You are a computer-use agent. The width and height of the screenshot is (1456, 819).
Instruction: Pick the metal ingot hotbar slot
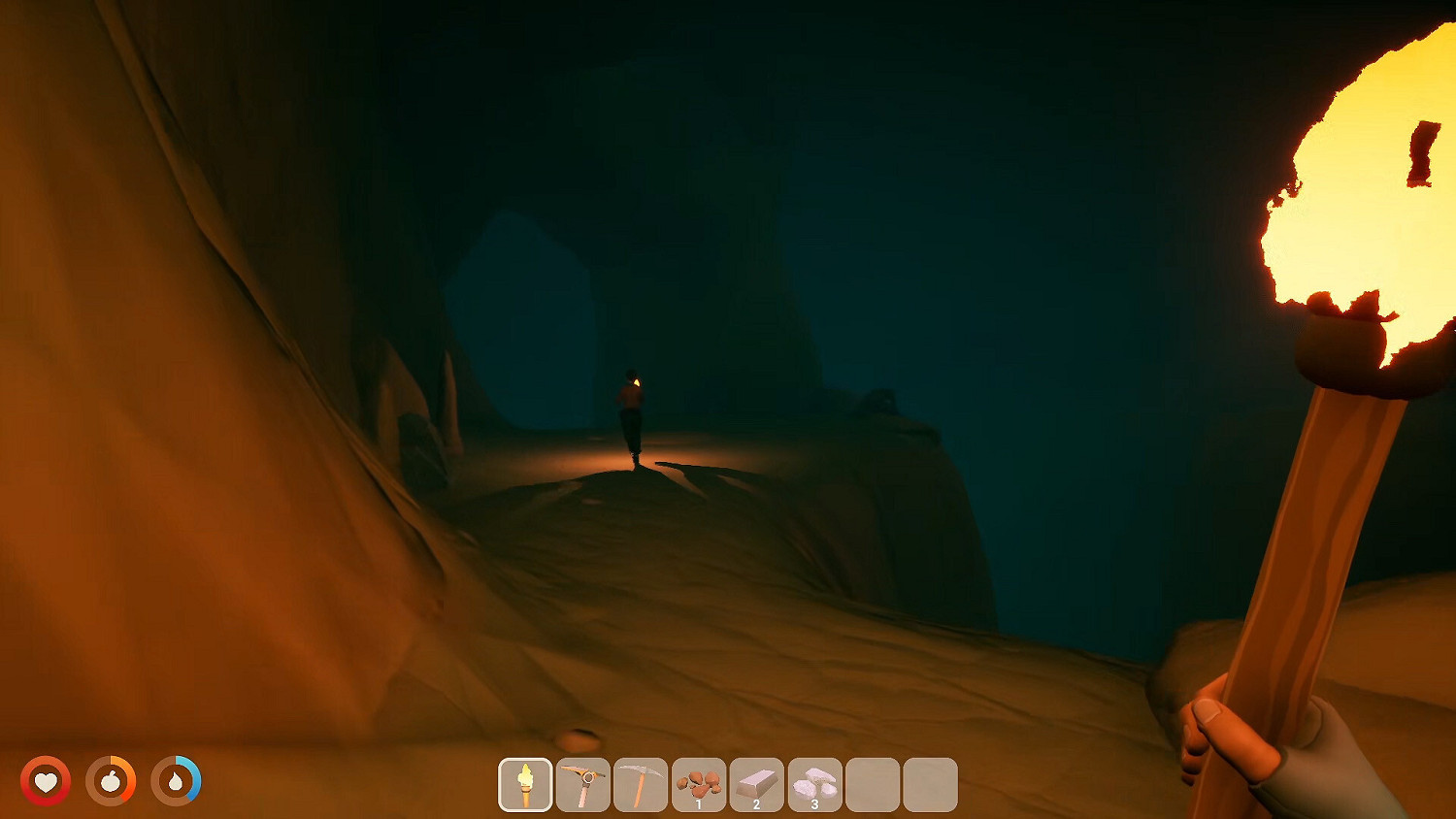pos(757,782)
